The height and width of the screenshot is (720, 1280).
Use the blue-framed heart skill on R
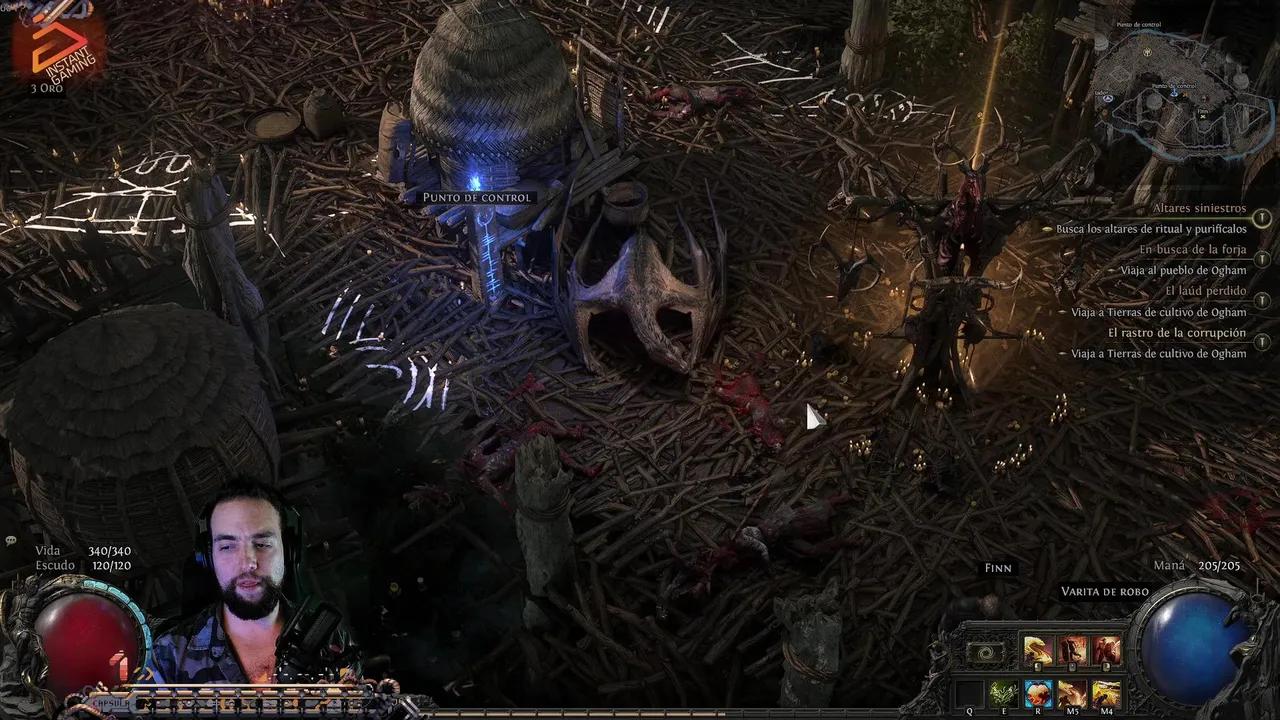[1038, 693]
